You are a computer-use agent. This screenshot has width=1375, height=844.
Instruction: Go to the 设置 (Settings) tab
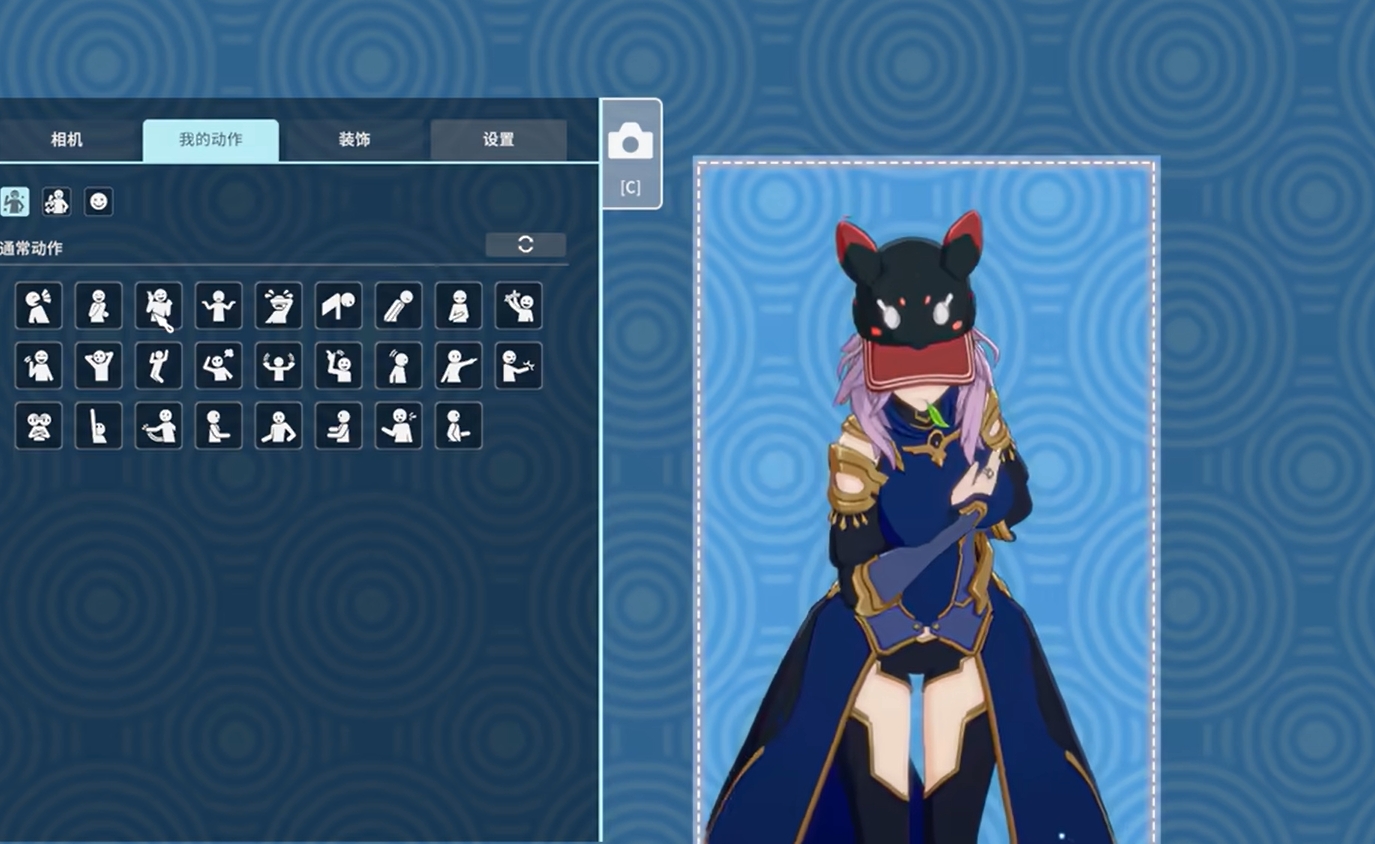(498, 140)
